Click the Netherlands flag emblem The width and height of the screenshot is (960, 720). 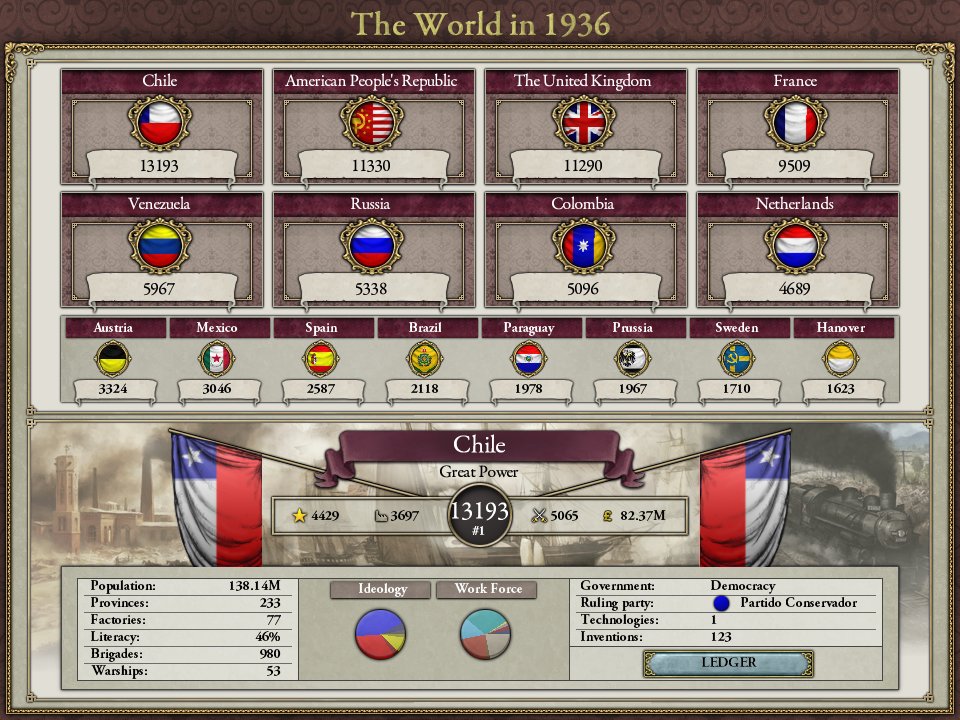pos(795,246)
